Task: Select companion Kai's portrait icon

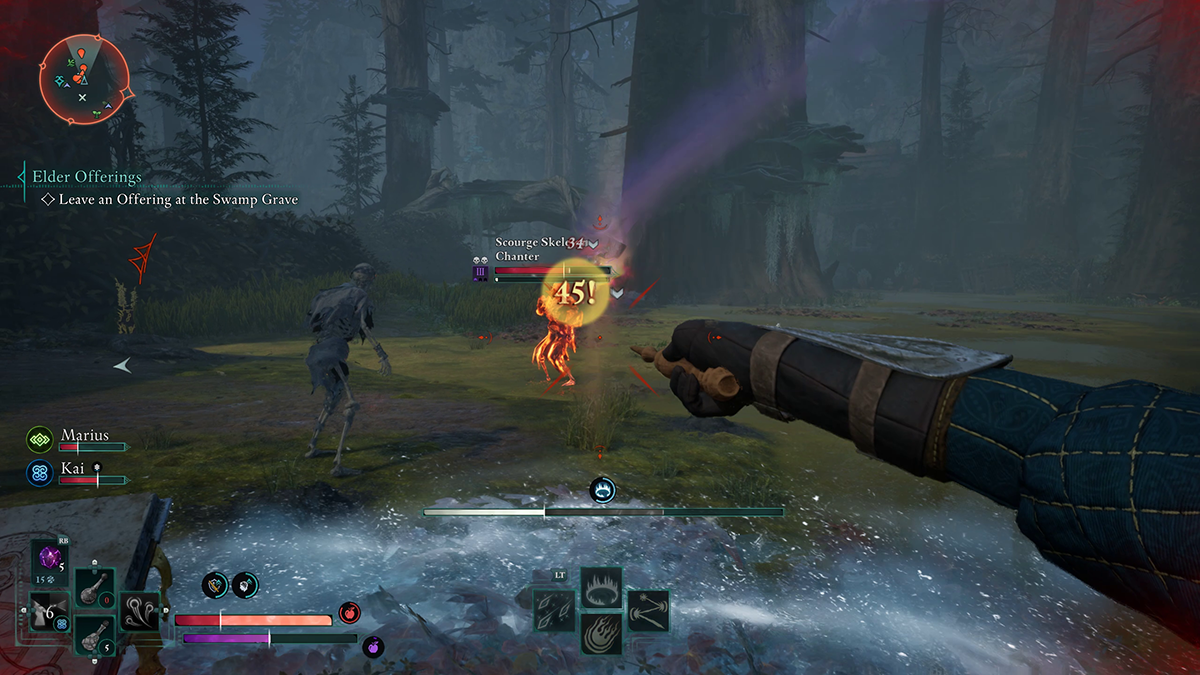Action: pyautogui.click(x=40, y=473)
